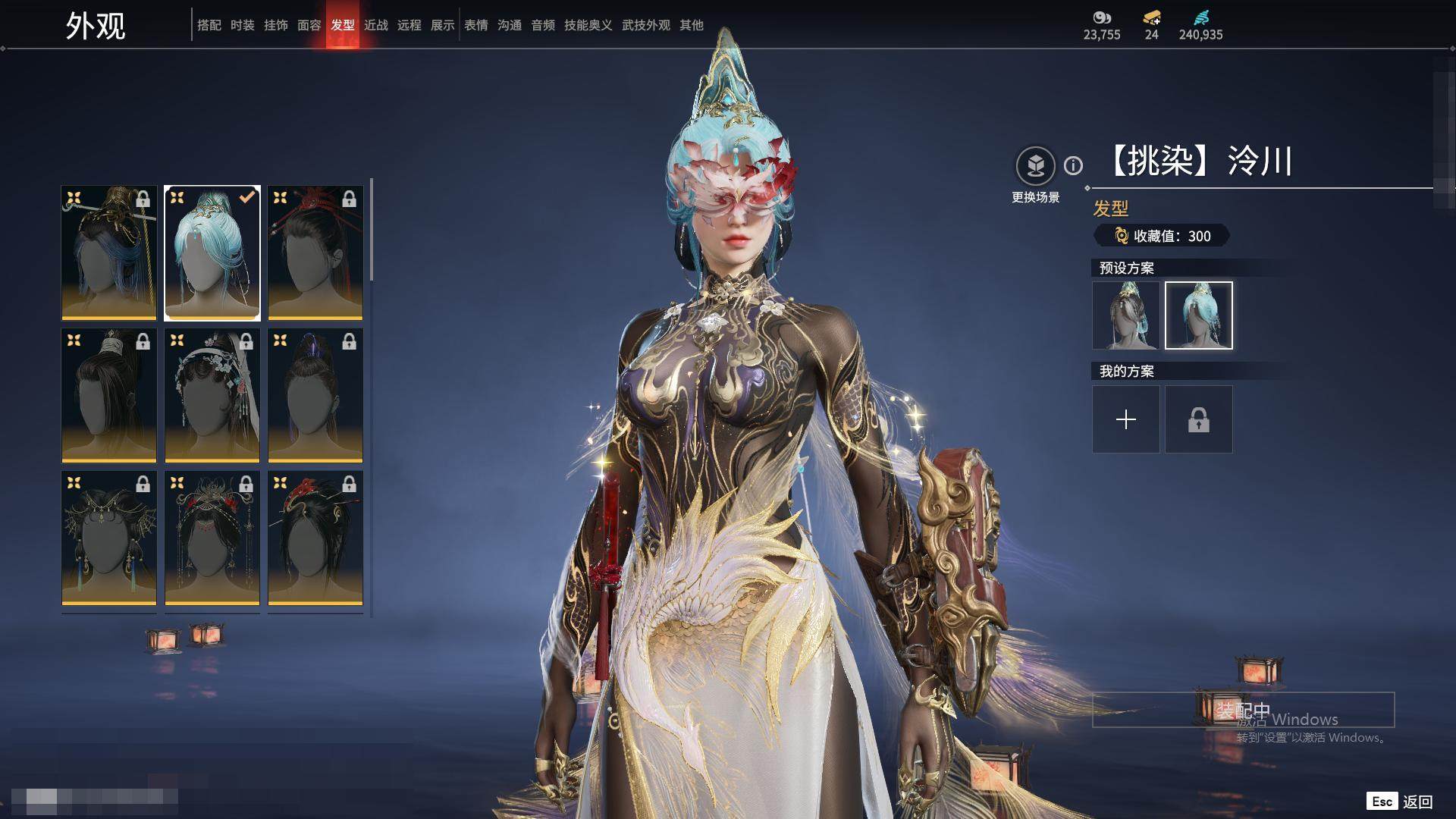Click the 装配中 equip button
The image size is (1456, 819).
tap(1243, 710)
